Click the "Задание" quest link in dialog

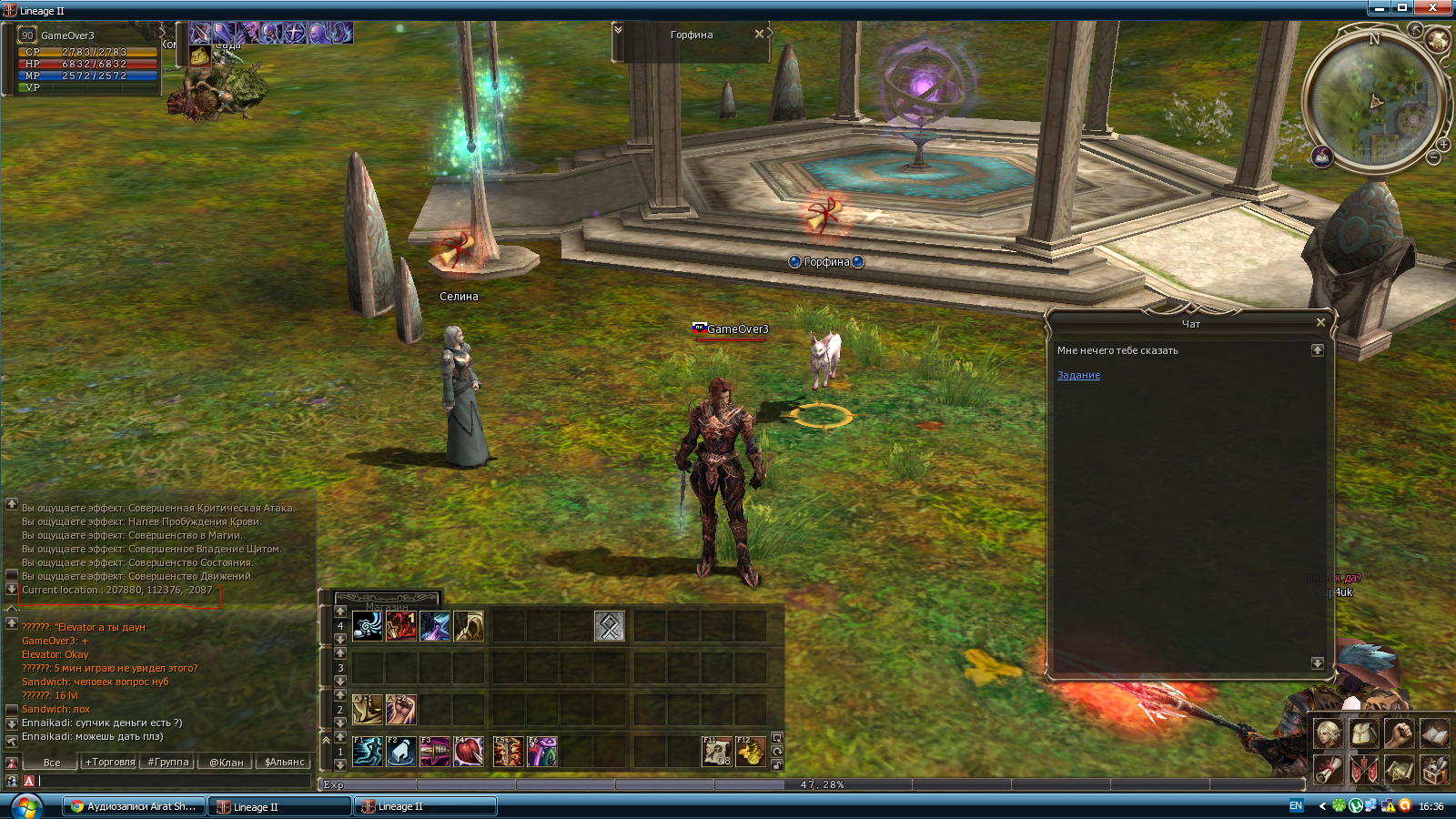coord(1078,375)
